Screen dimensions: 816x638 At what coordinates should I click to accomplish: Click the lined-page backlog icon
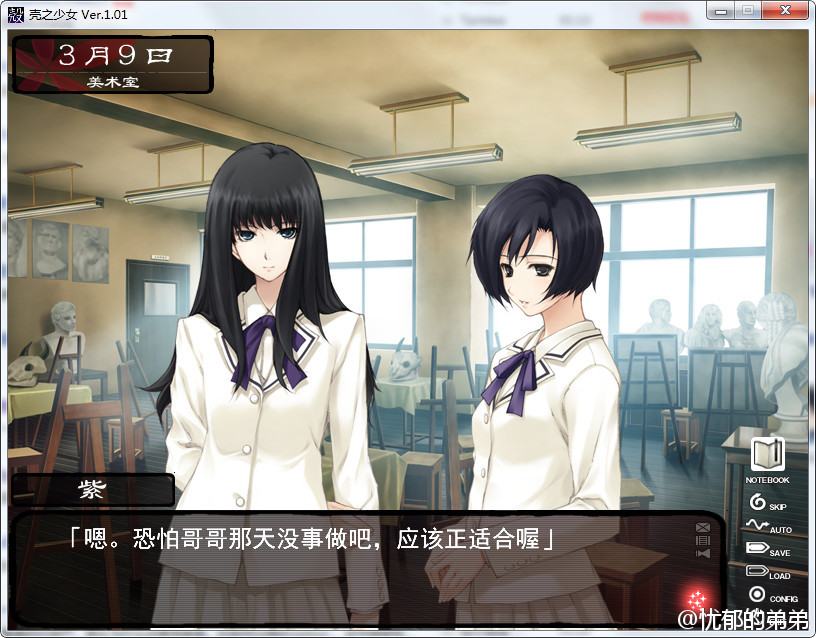[703, 540]
